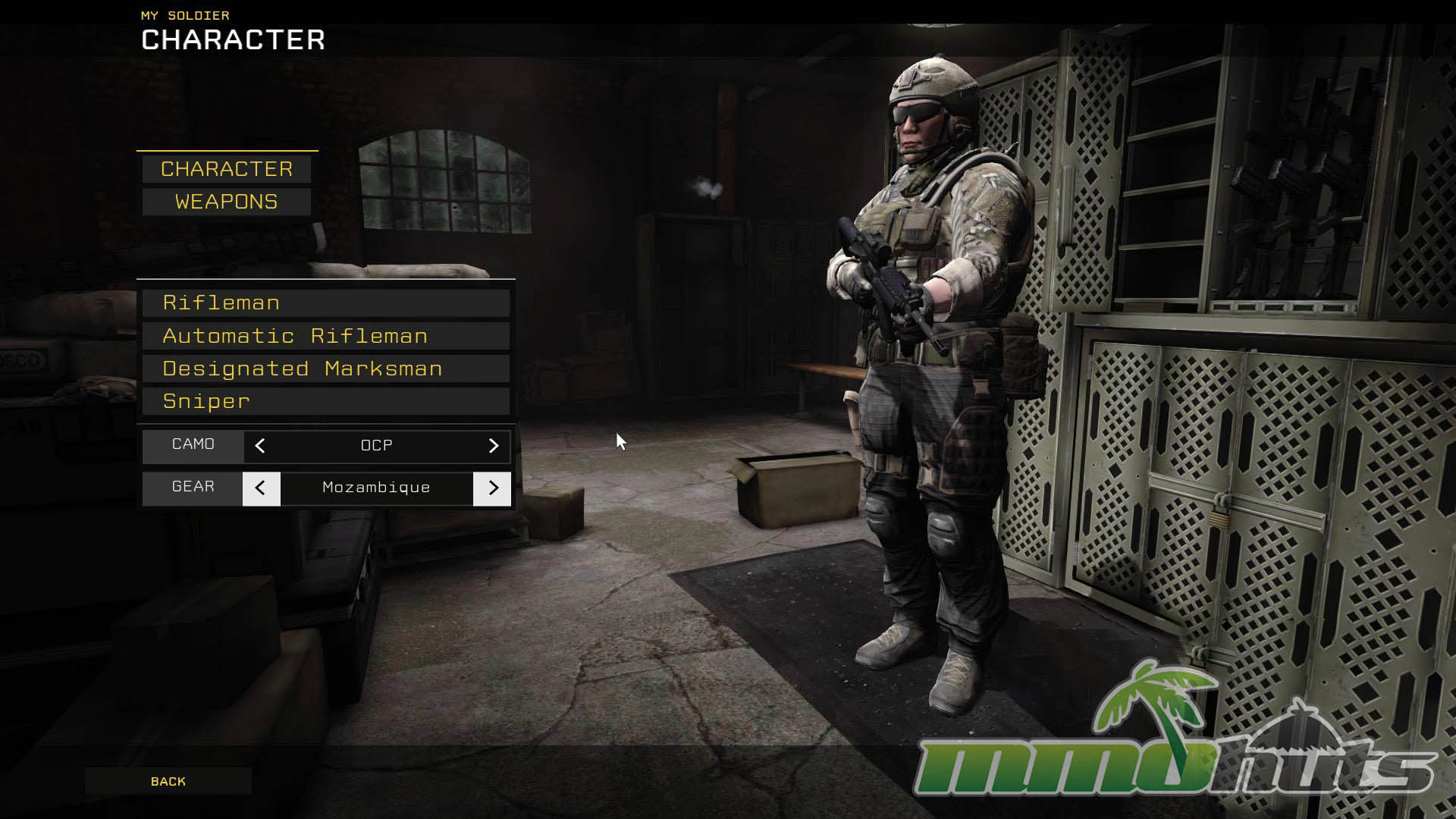Cycle CAMO to the next option

(x=493, y=446)
